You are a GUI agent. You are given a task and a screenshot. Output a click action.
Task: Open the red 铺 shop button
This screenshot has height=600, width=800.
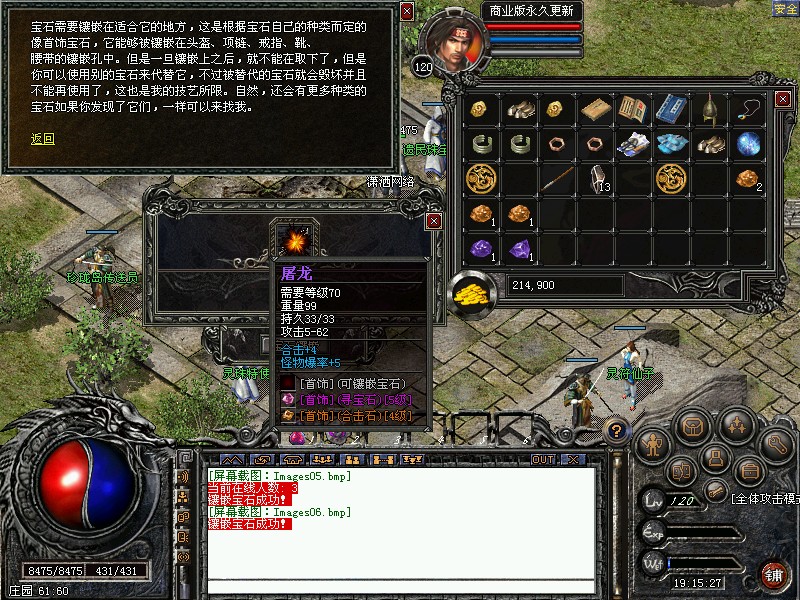pyautogui.click(x=773, y=574)
